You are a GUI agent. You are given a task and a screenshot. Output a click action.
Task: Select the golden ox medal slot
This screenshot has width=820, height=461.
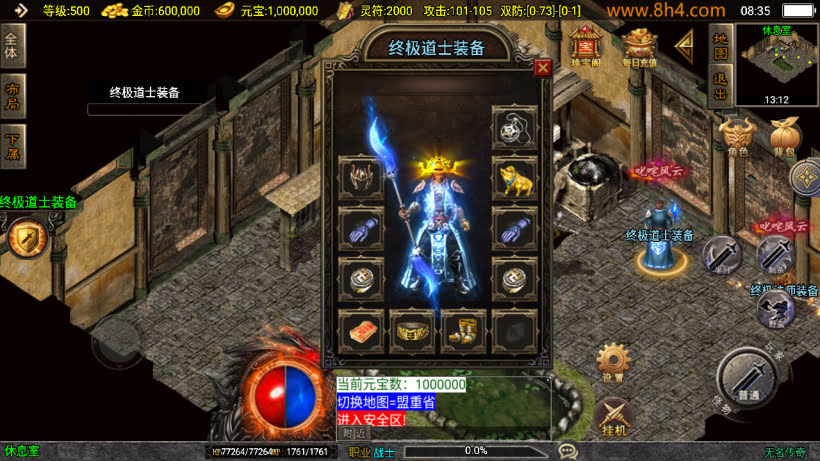point(513,177)
